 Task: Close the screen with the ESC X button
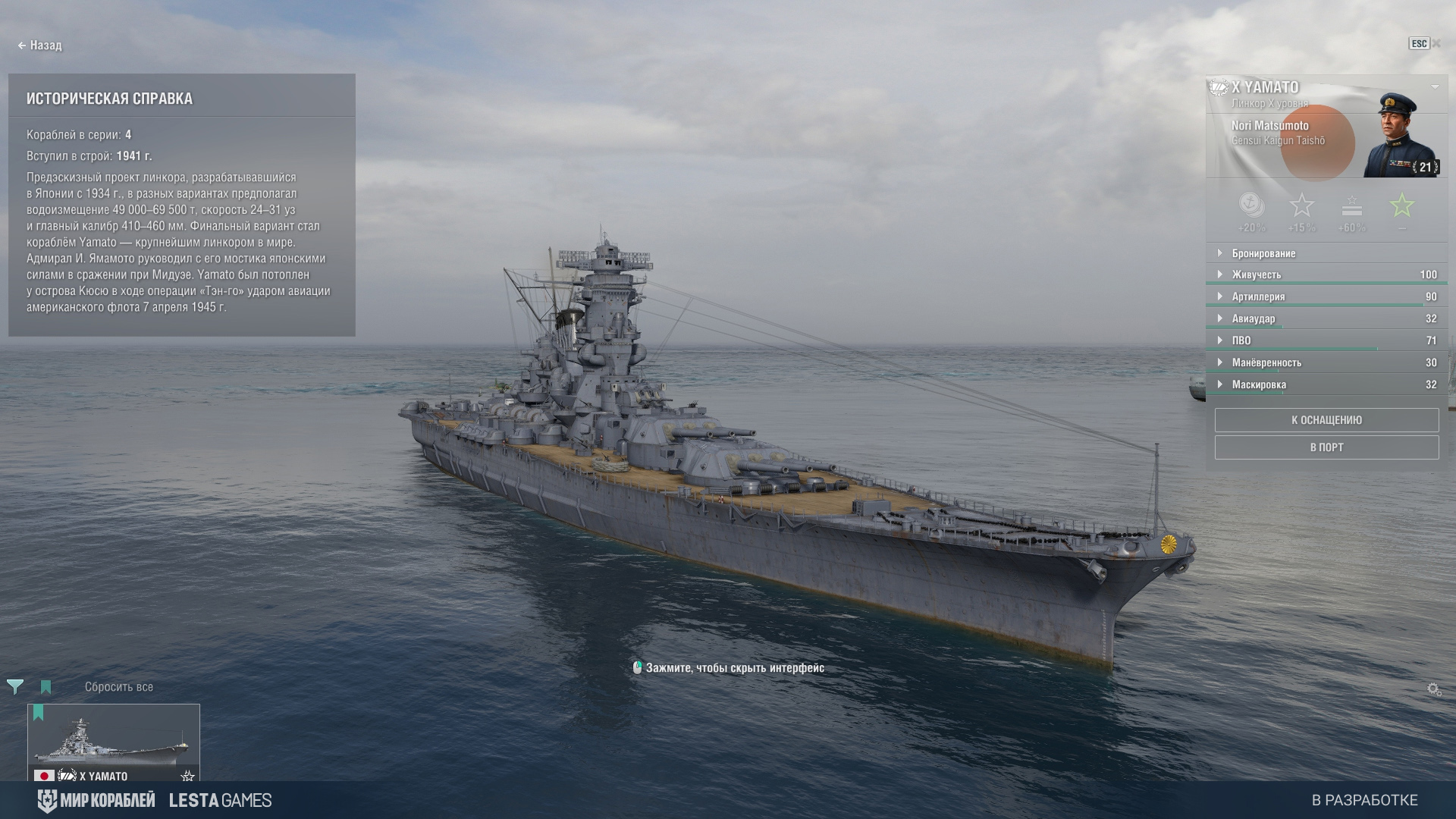(x=1426, y=44)
